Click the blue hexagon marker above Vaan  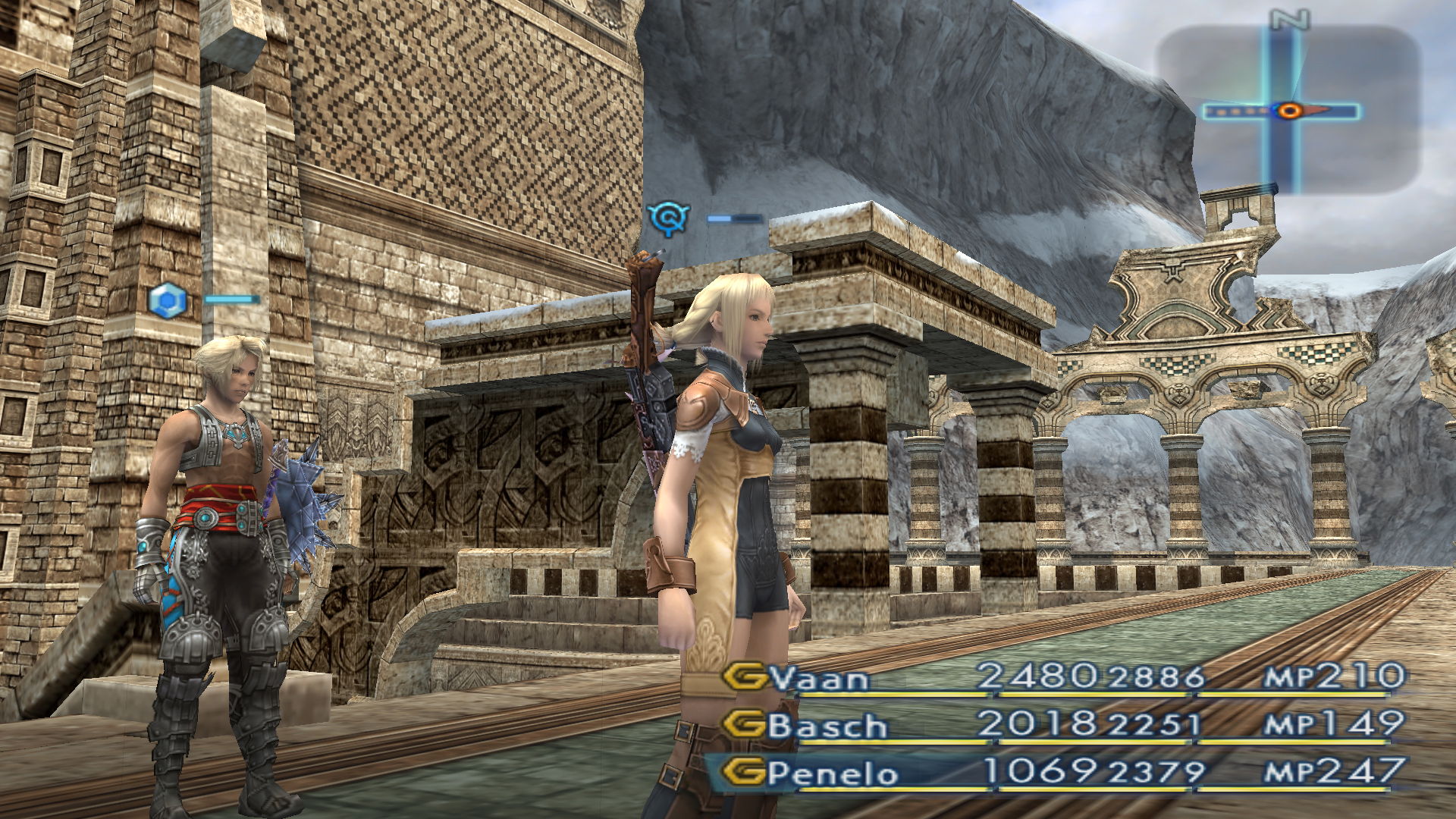168,300
